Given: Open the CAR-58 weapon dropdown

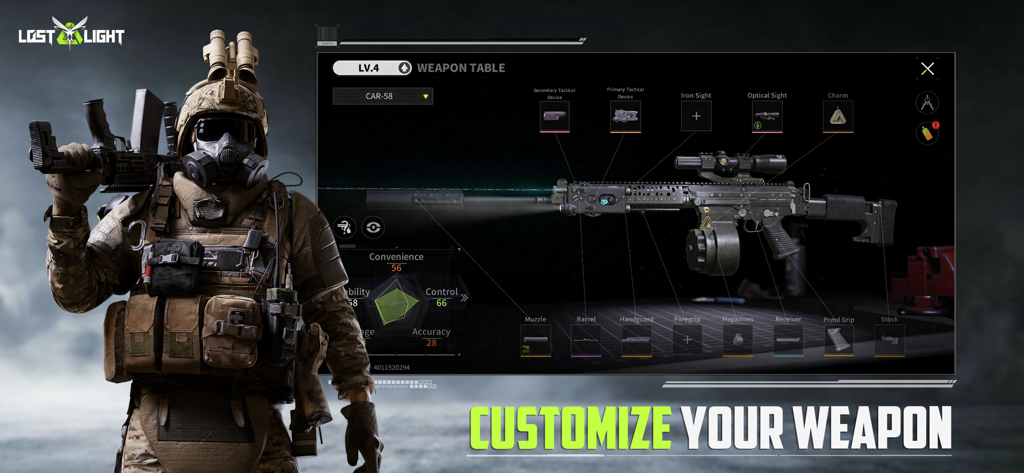Looking at the screenshot, I should [383, 97].
